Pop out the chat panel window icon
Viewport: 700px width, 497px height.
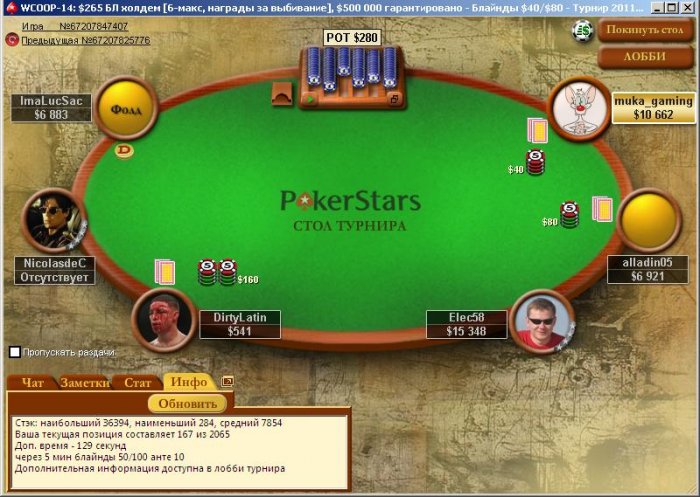(227, 381)
